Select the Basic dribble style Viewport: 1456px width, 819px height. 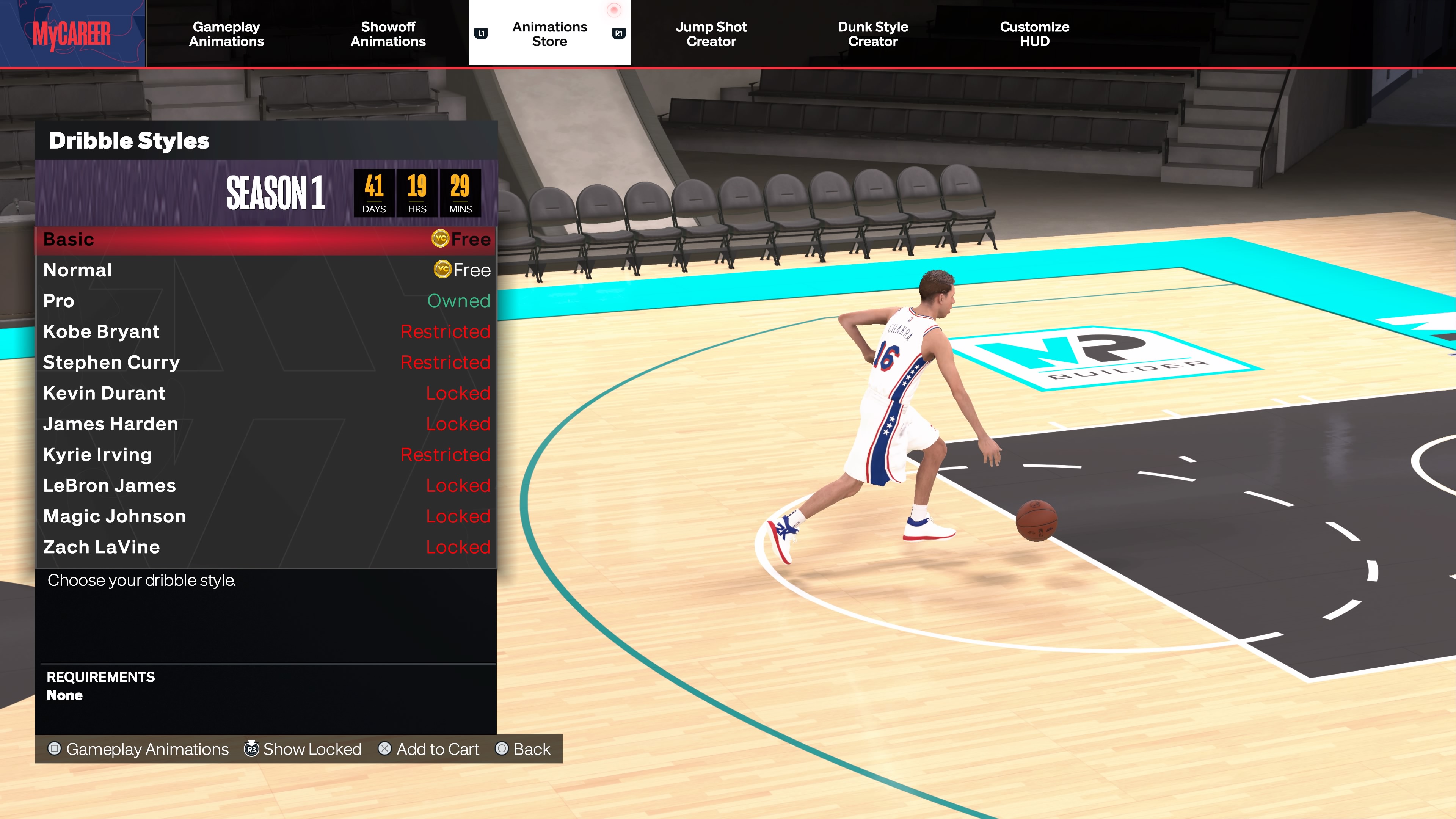click(266, 240)
